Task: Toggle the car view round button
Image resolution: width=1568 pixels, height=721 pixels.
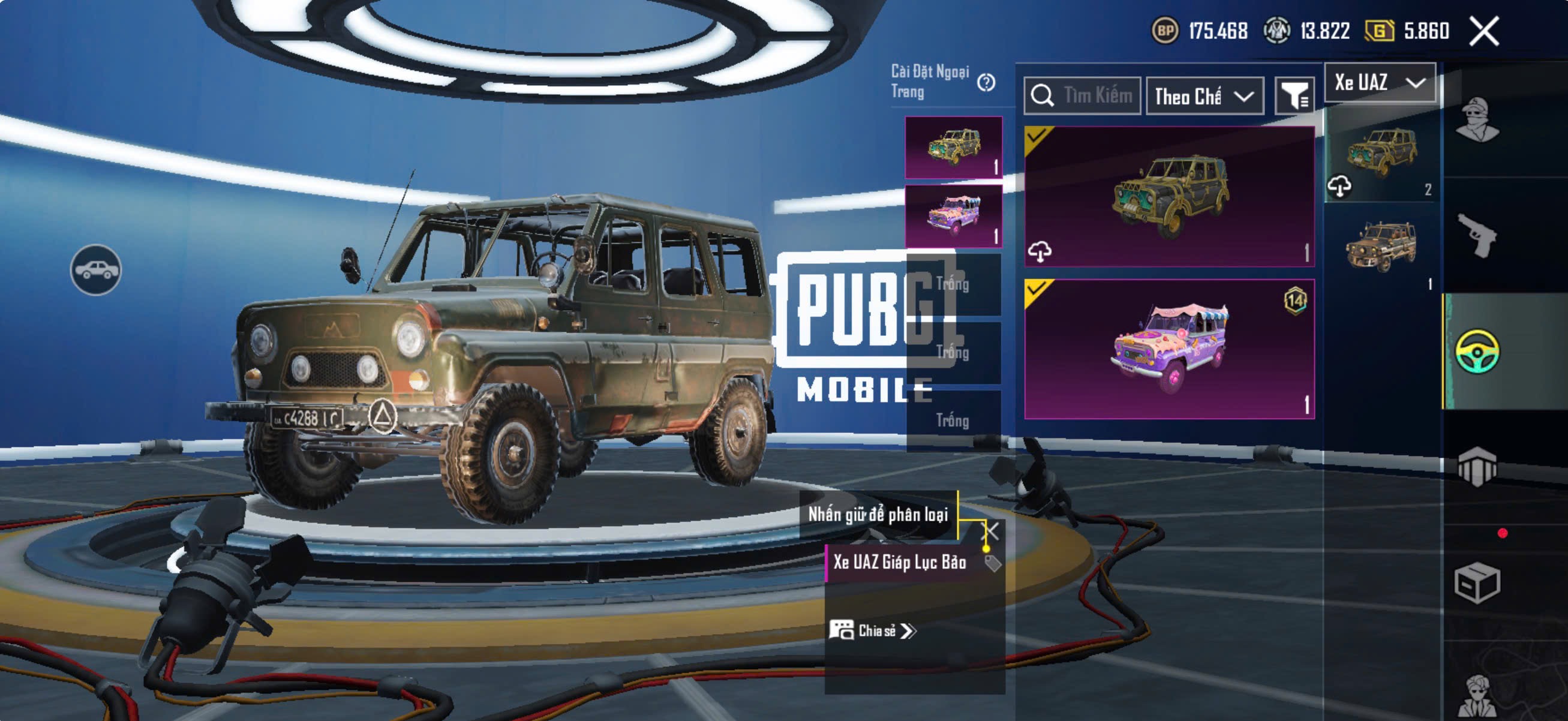Action: coord(95,269)
